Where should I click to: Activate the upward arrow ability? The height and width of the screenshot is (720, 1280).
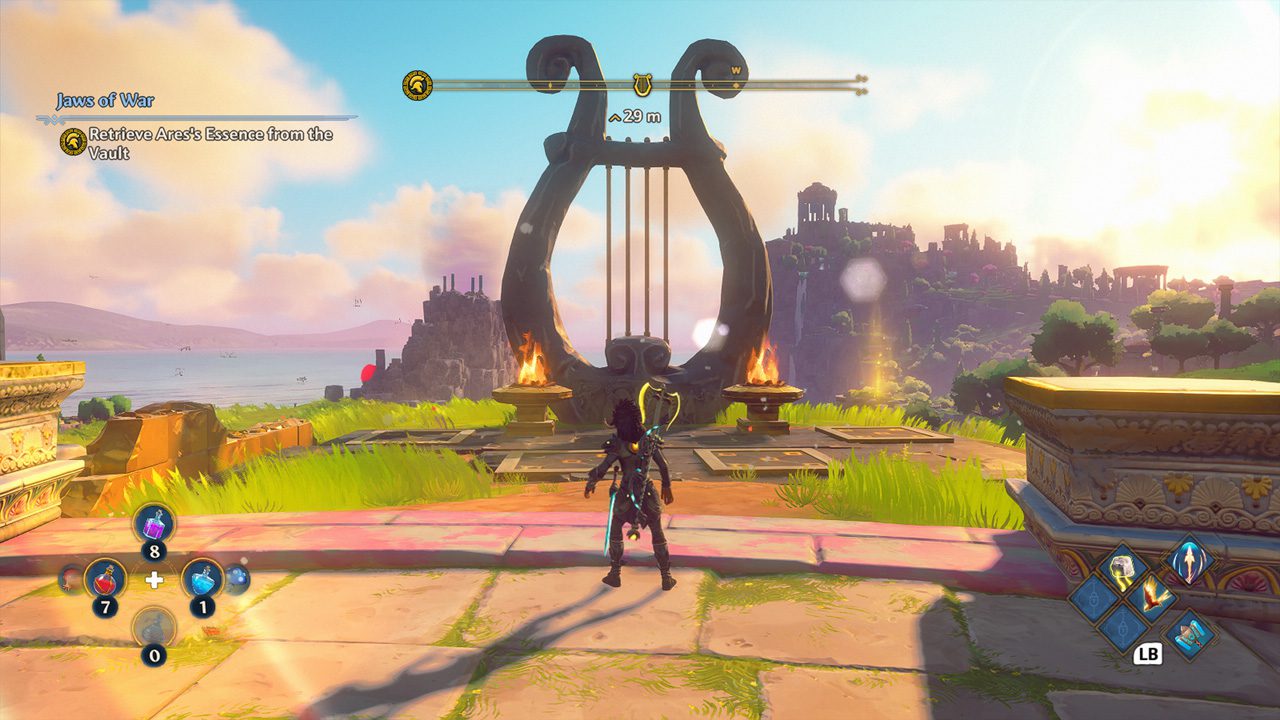(x=1189, y=558)
